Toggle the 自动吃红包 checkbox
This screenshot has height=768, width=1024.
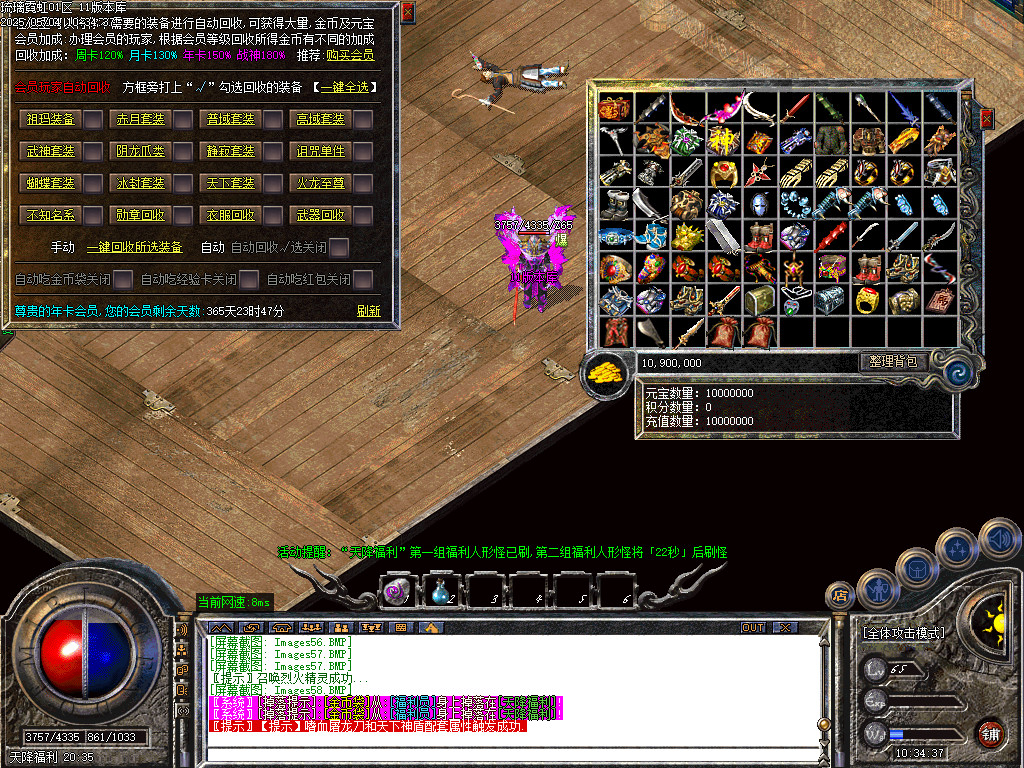[x=363, y=279]
